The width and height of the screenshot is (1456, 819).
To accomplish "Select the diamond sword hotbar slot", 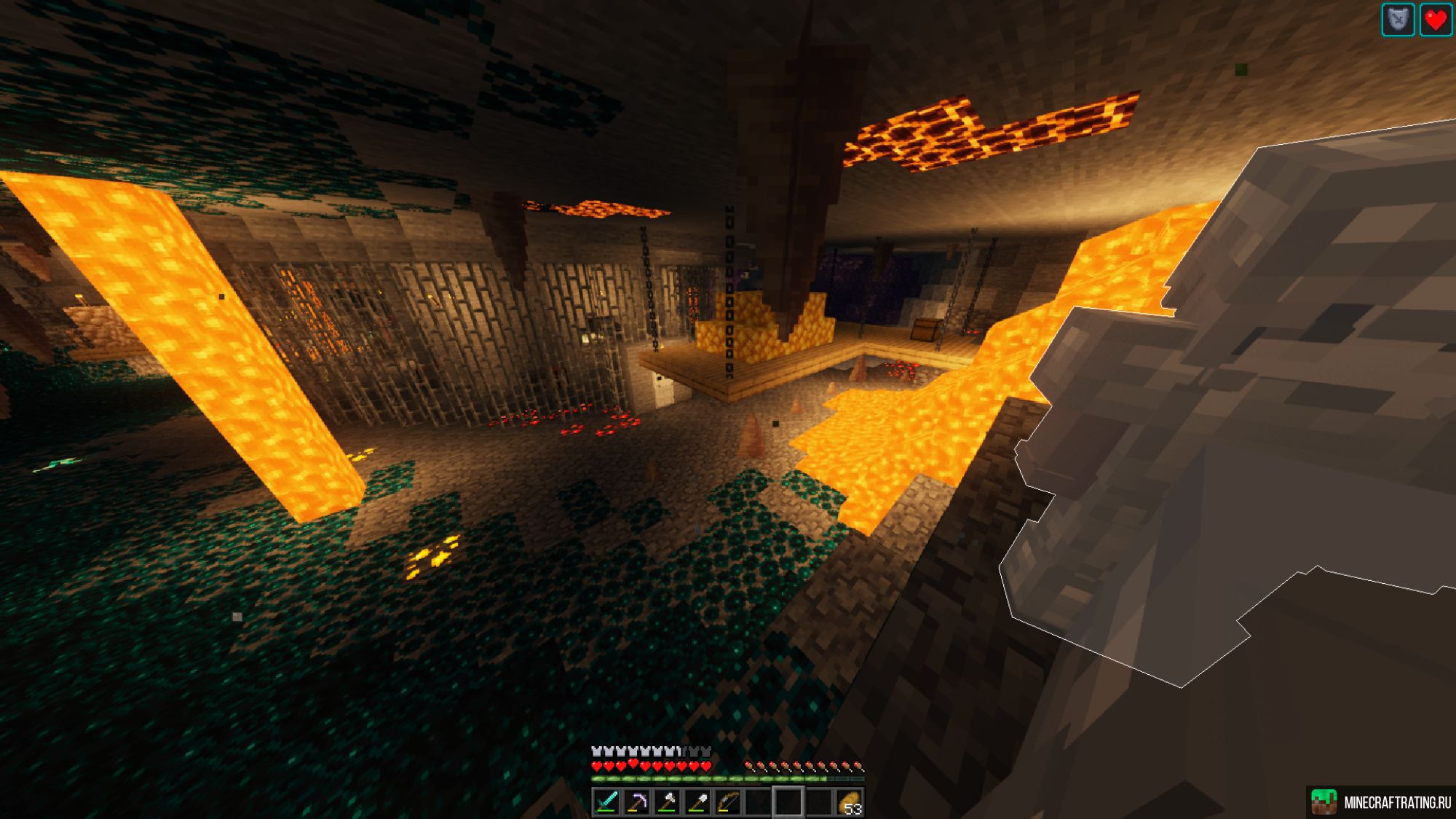I will click(x=606, y=802).
